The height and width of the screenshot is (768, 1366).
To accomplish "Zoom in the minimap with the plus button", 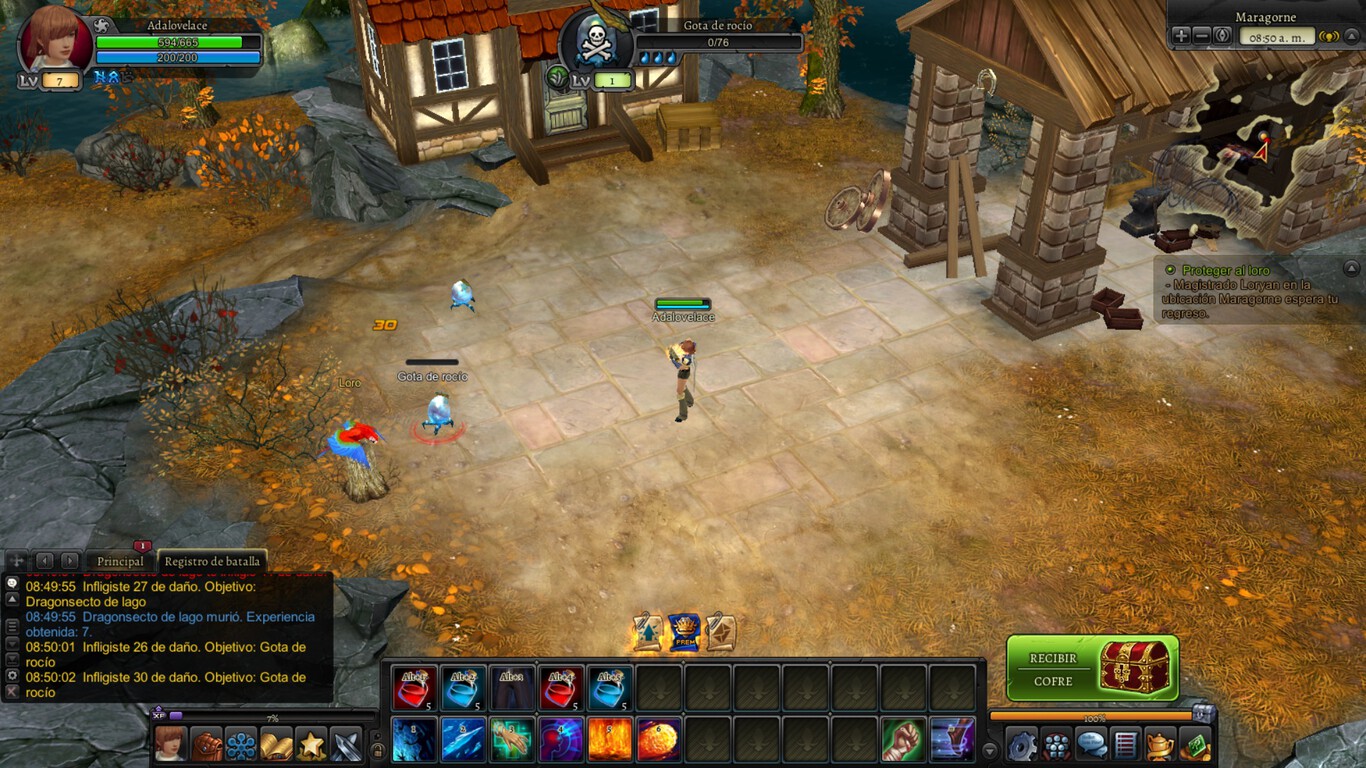I will tap(1180, 36).
